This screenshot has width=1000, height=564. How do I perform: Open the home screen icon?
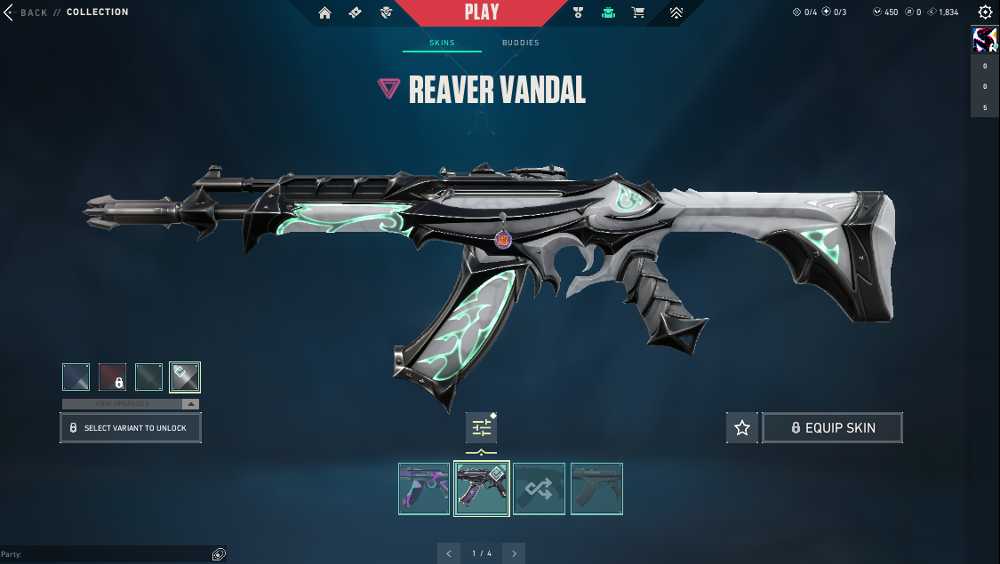(324, 13)
